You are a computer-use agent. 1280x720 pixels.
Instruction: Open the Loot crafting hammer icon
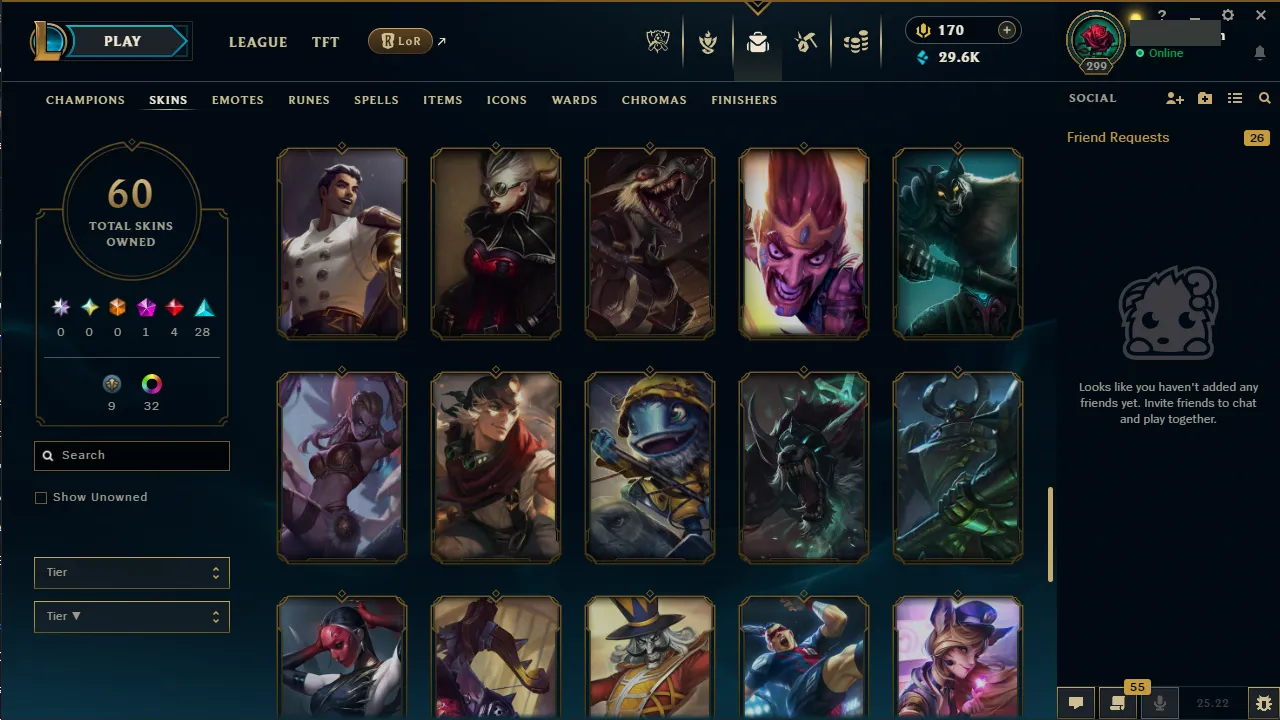coord(806,41)
